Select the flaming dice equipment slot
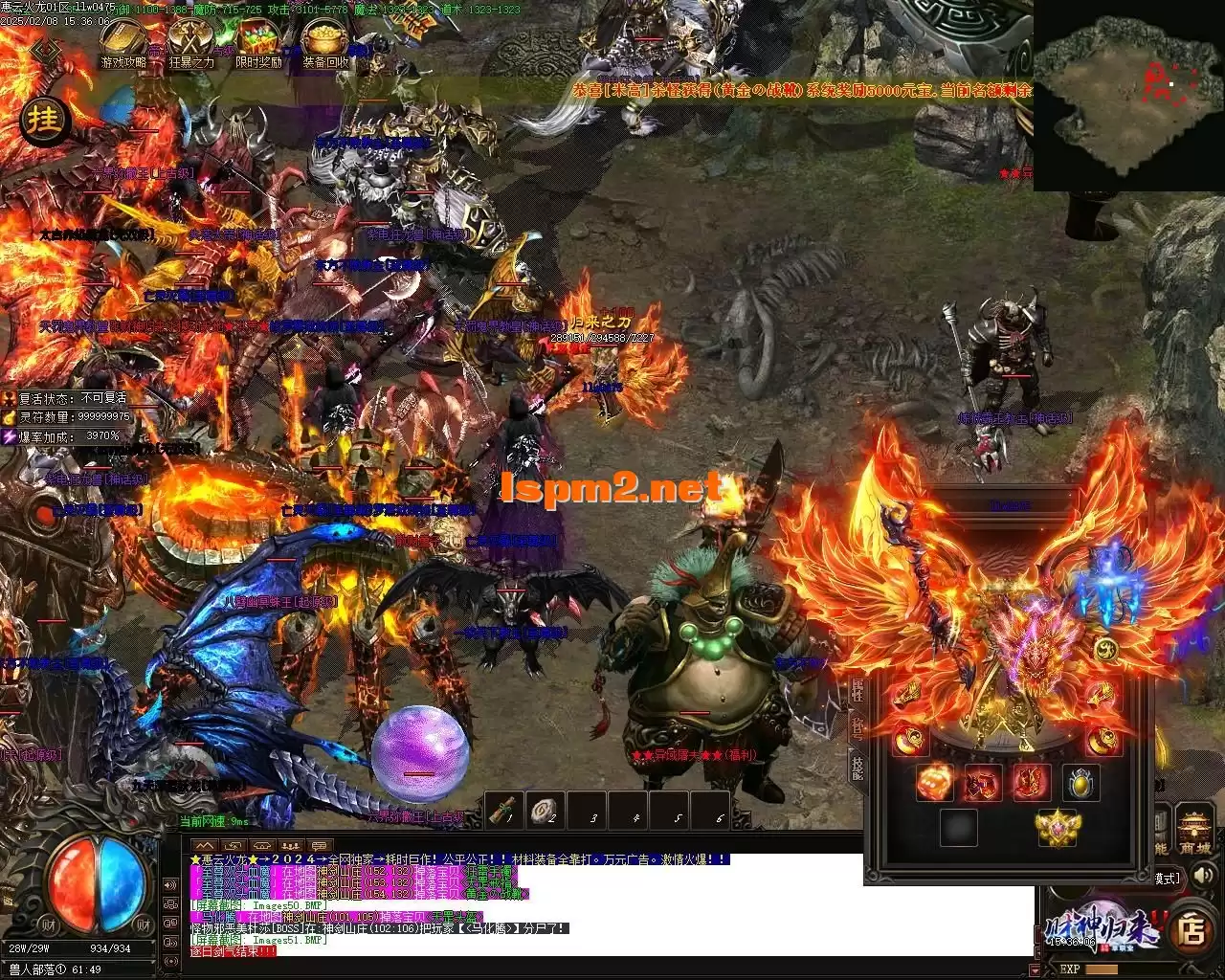 click(934, 783)
